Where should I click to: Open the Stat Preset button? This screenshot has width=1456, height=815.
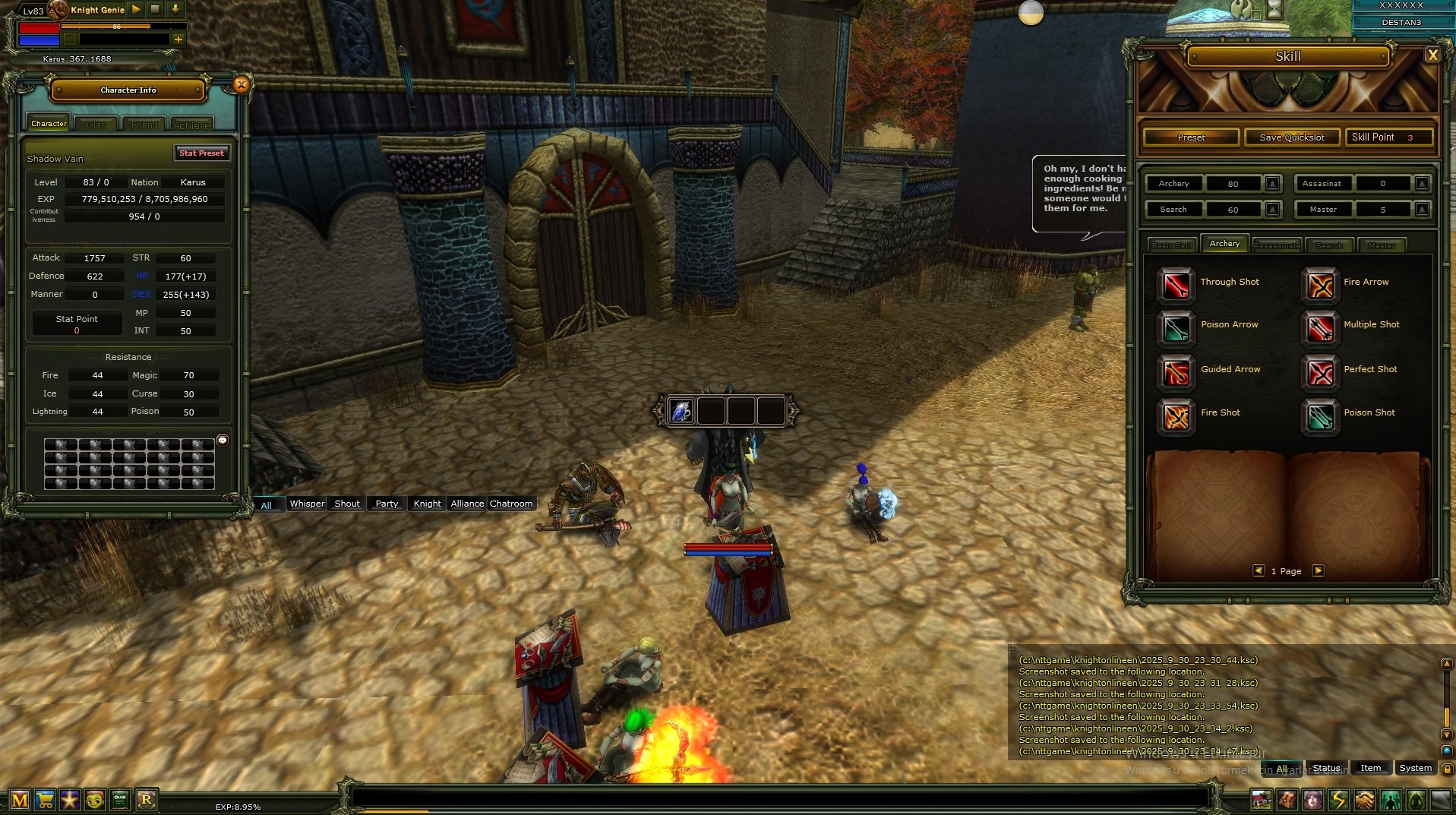pyautogui.click(x=201, y=153)
